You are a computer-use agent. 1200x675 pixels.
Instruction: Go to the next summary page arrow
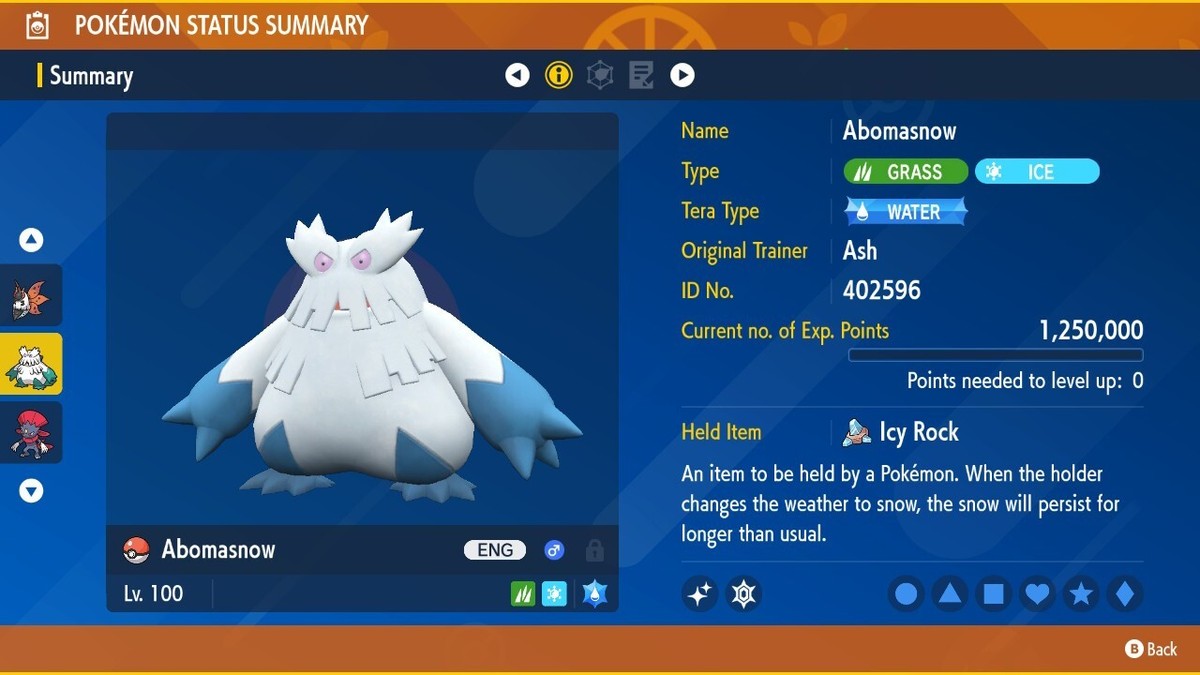tap(682, 75)
